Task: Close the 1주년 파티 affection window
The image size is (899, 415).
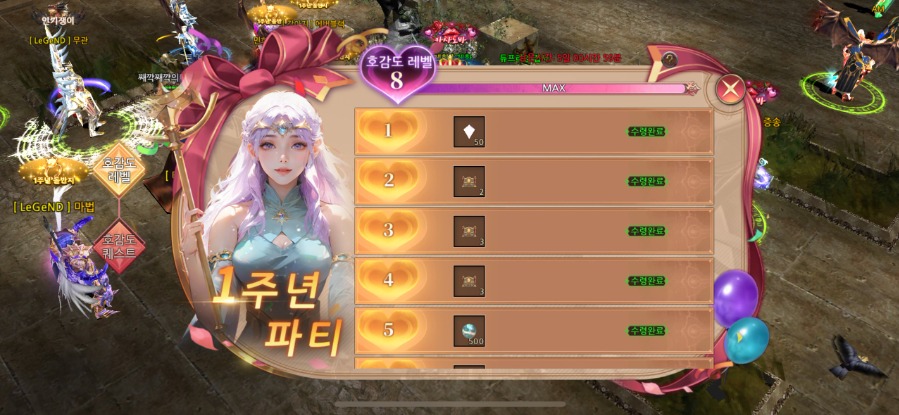Action: click(x=731, y=90)
